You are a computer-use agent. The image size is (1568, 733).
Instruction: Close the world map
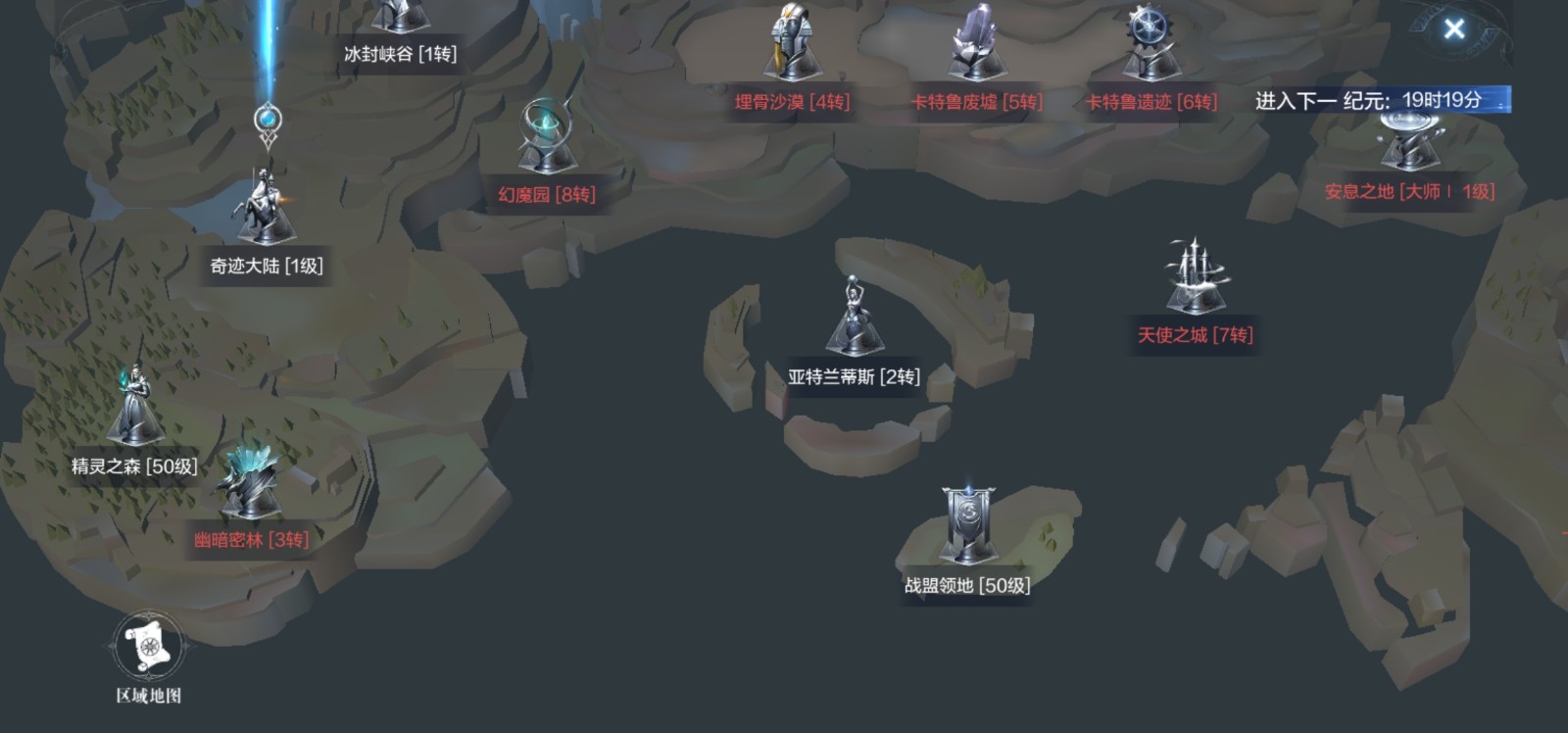point(1454,29)
